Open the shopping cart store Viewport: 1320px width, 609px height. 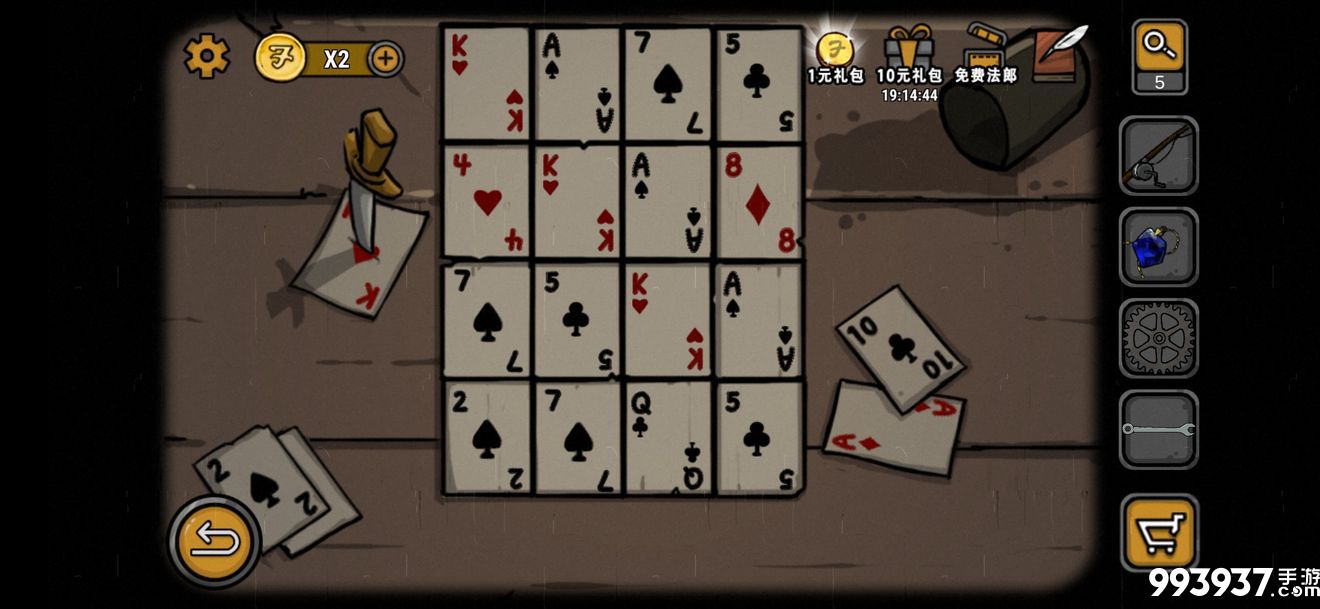pyautogui.click(x=1158, y=532)
